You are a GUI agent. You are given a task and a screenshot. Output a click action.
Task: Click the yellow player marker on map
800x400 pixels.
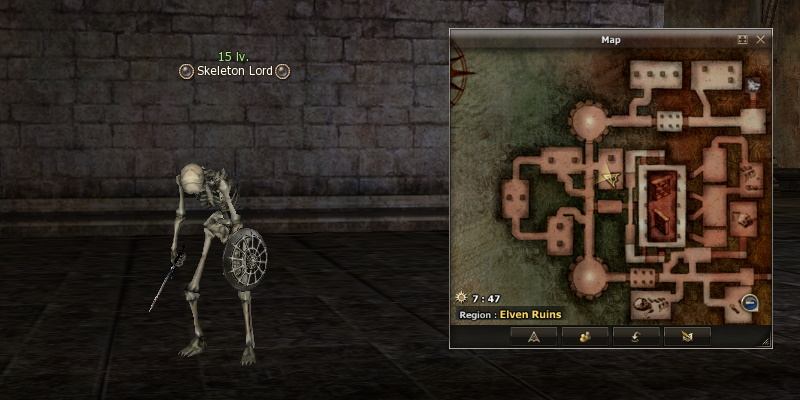[609, 179]
